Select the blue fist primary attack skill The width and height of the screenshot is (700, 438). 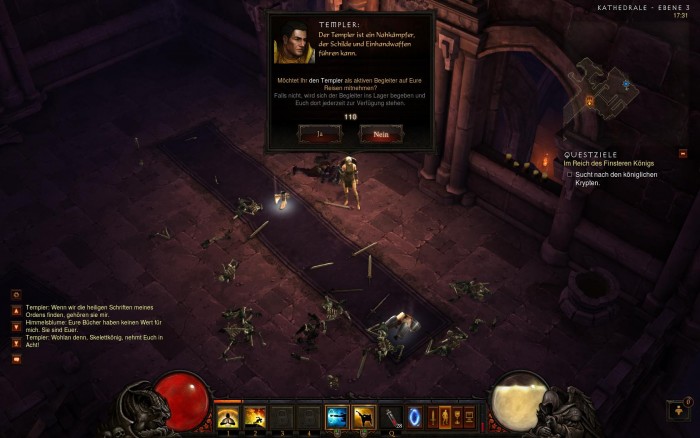click(336, 416)
